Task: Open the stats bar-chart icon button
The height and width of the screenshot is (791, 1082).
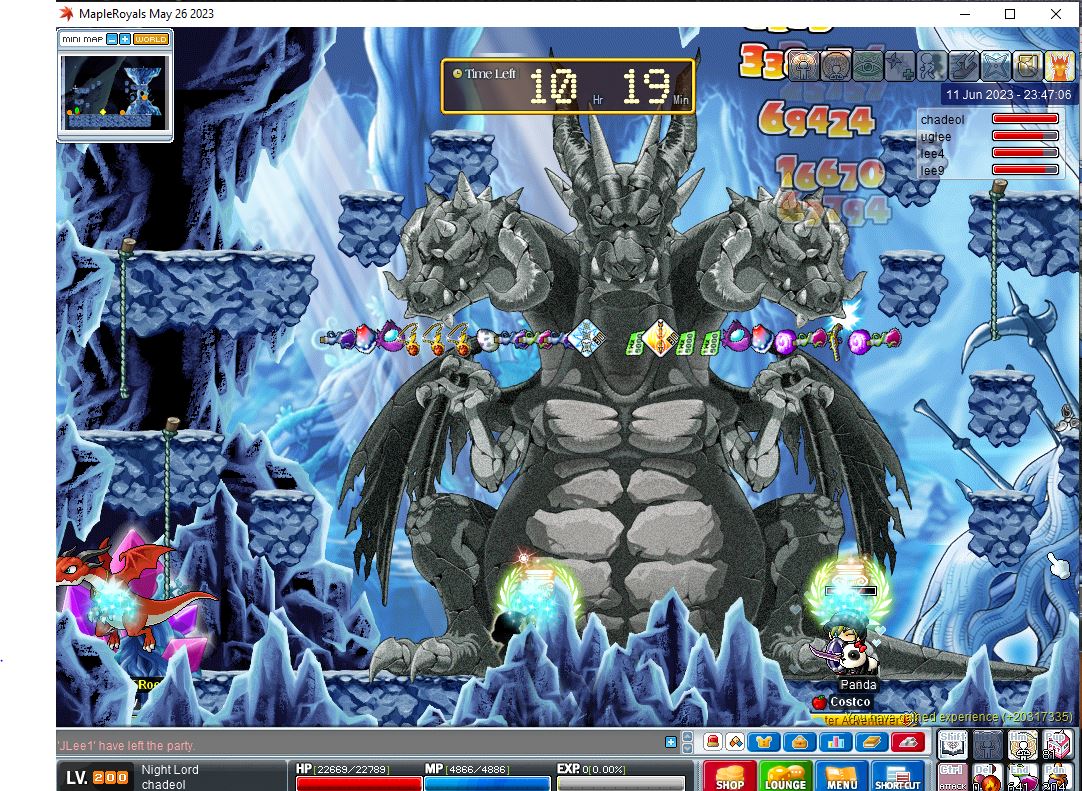Action: tap(836, 742)
